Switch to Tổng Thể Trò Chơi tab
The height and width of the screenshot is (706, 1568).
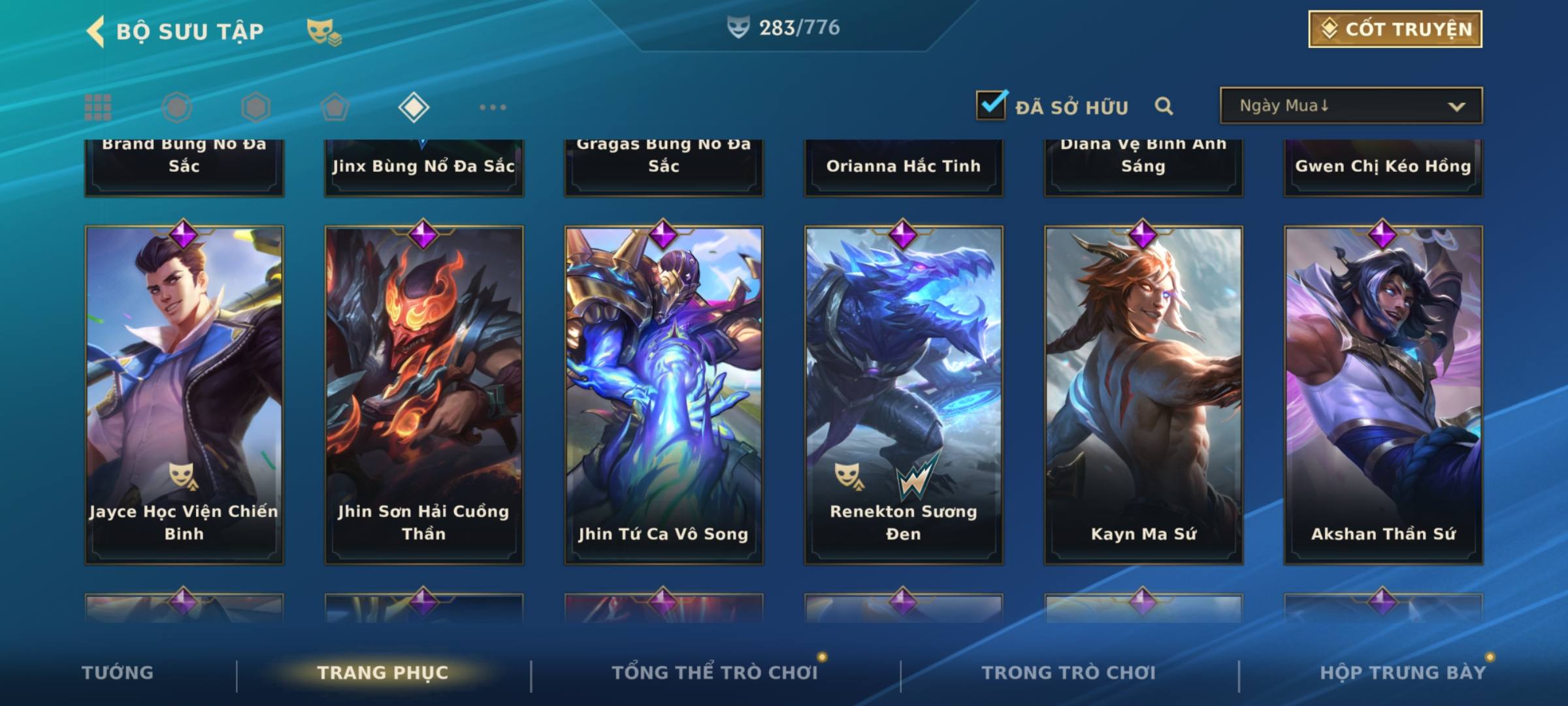[x=715, y=673]
